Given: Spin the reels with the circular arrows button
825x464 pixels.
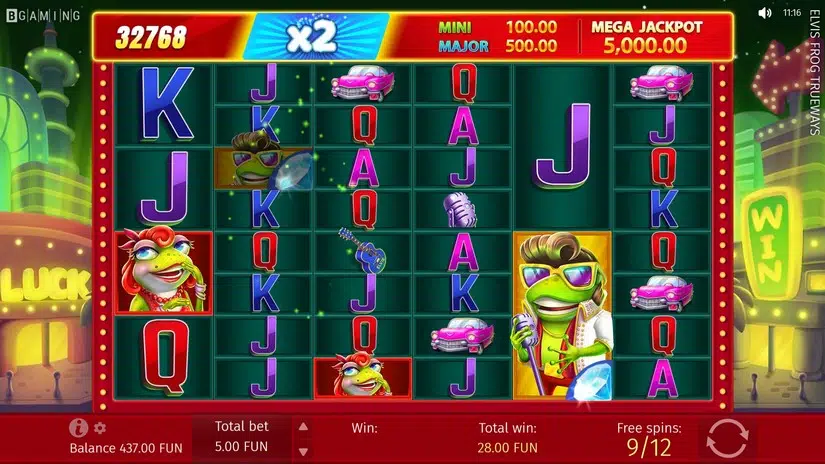Looking at the screenshot, I should pos(727,438).
